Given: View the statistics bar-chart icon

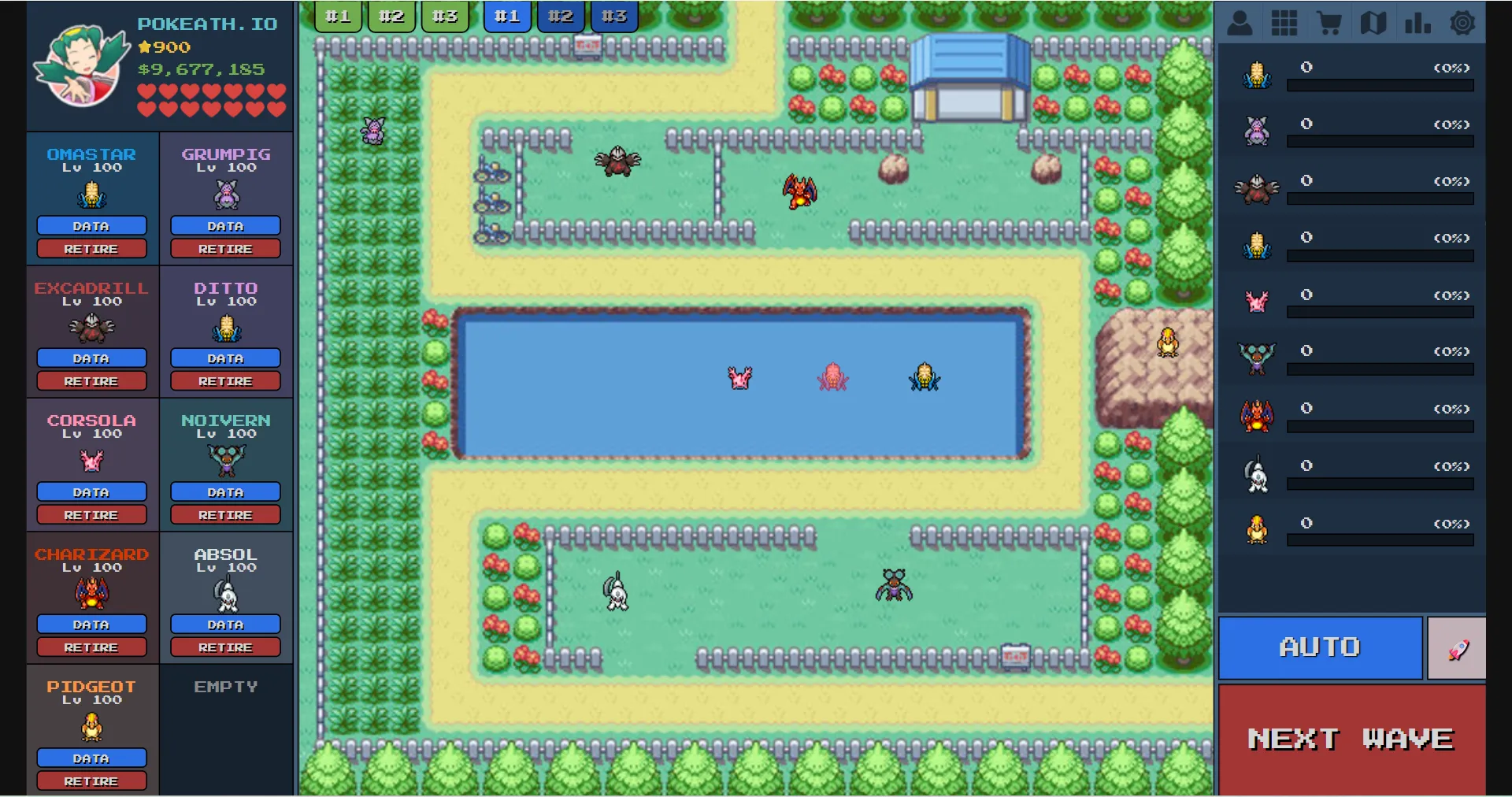Looking at the screenshot, I should [1418, 23].
